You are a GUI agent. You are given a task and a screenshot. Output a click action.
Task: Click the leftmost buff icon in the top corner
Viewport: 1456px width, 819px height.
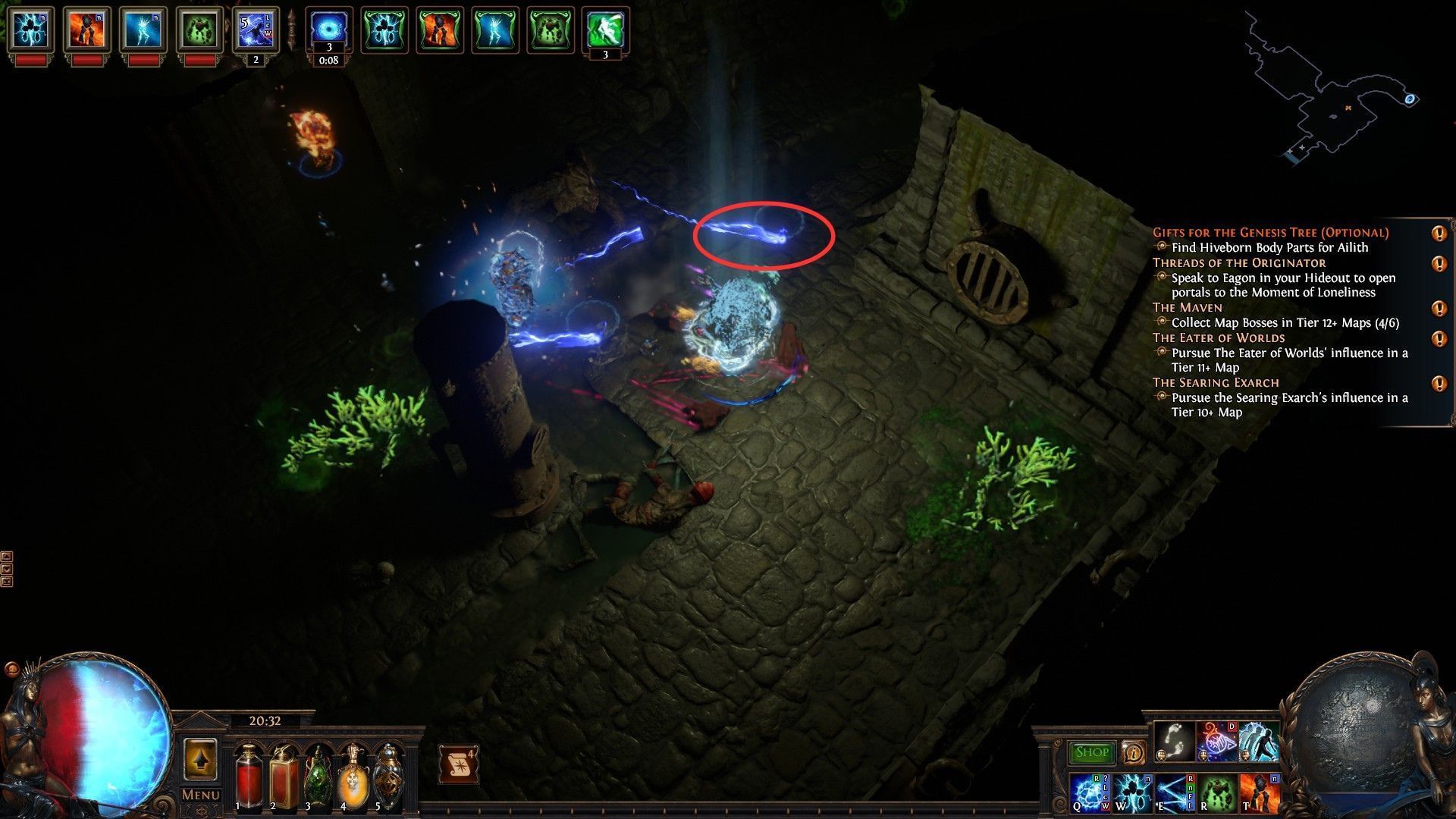click(x=30, y=28)
